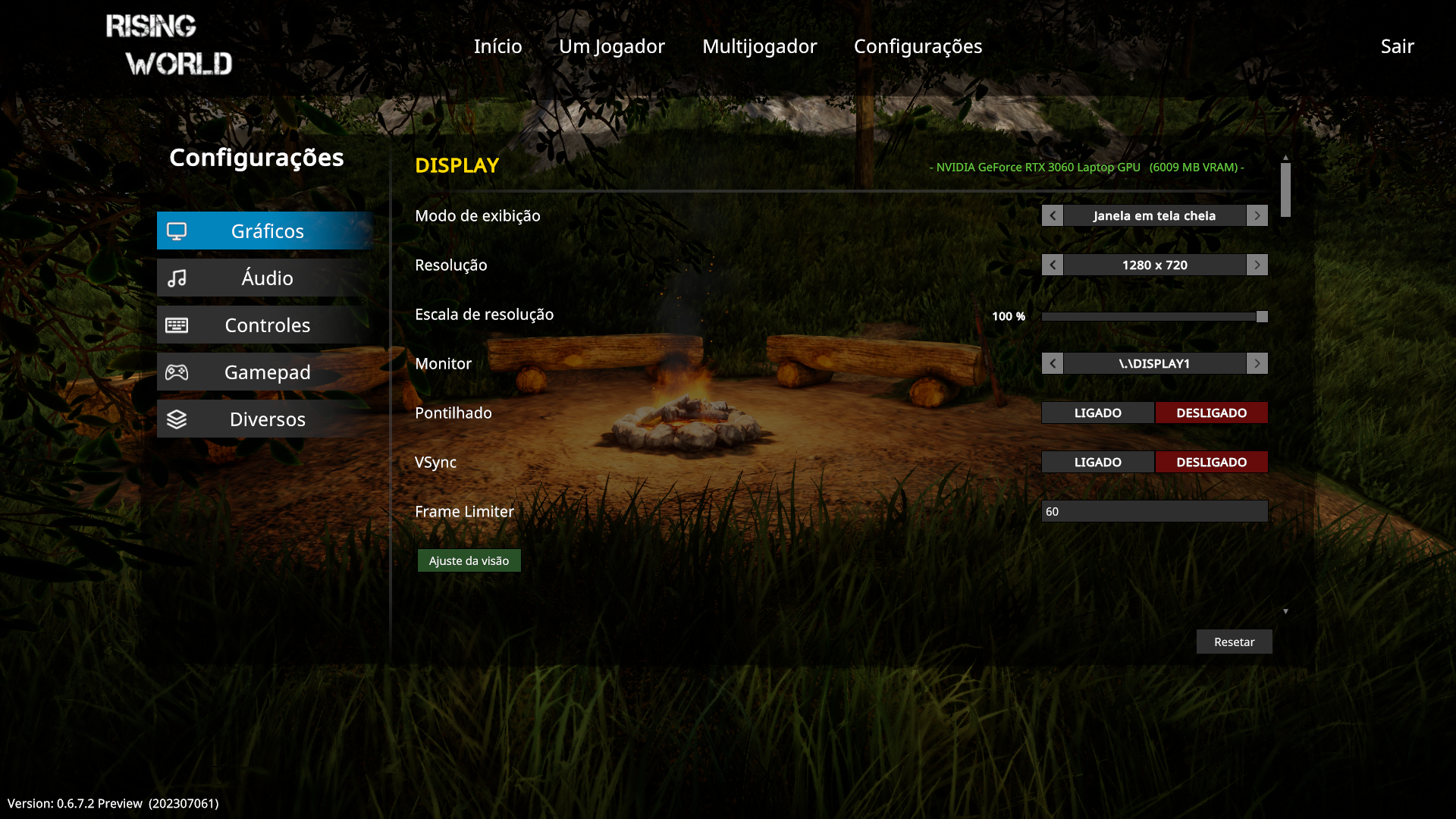Viewport: 1456px width, 819px height.
Task: Click the settings panel scroll-down arrow
Action: 1285,611
